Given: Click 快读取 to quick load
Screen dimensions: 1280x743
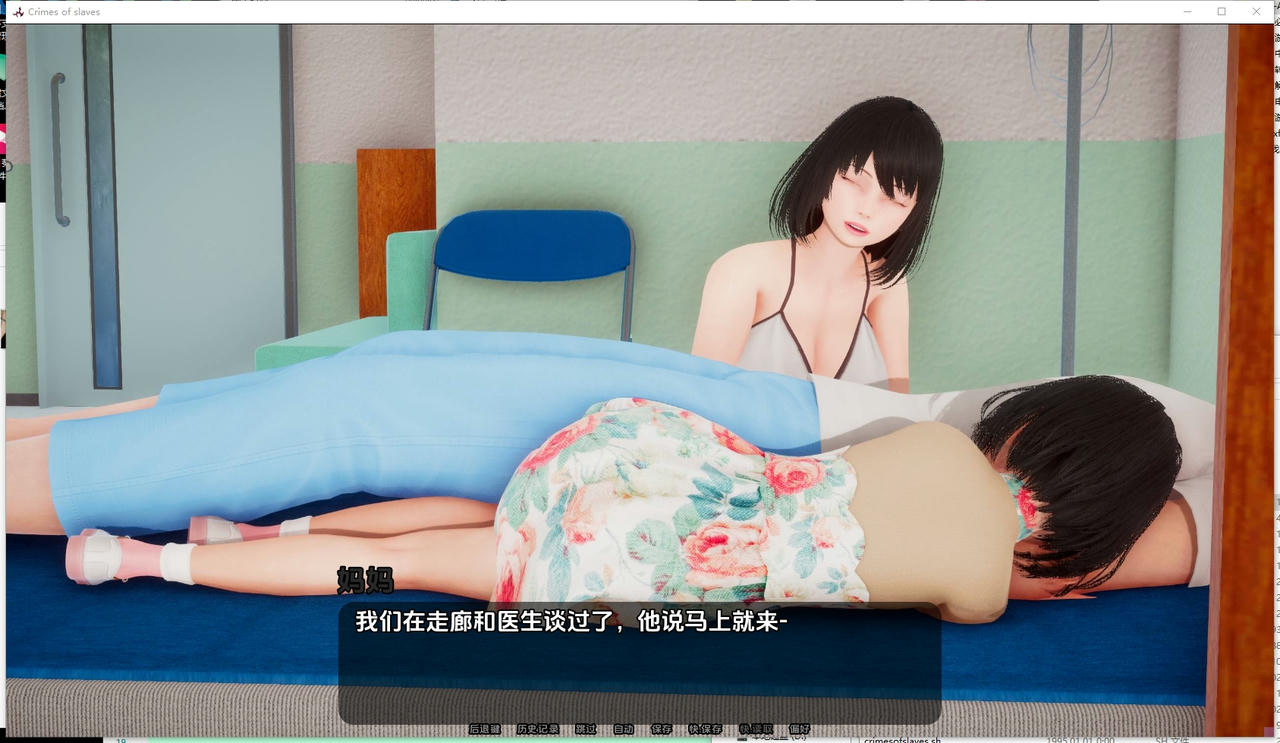Looking at the screenshot, I should [755, 729].
